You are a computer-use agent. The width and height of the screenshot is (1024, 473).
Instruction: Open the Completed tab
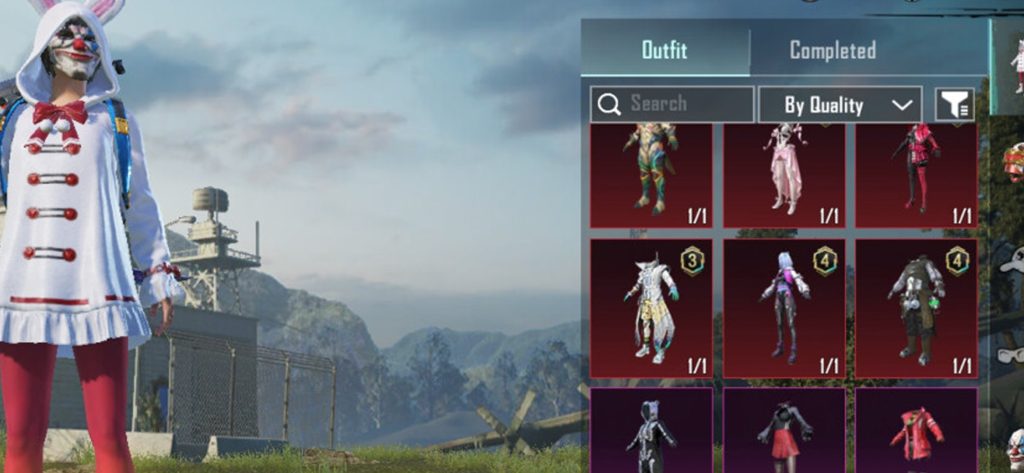[832, 50]
